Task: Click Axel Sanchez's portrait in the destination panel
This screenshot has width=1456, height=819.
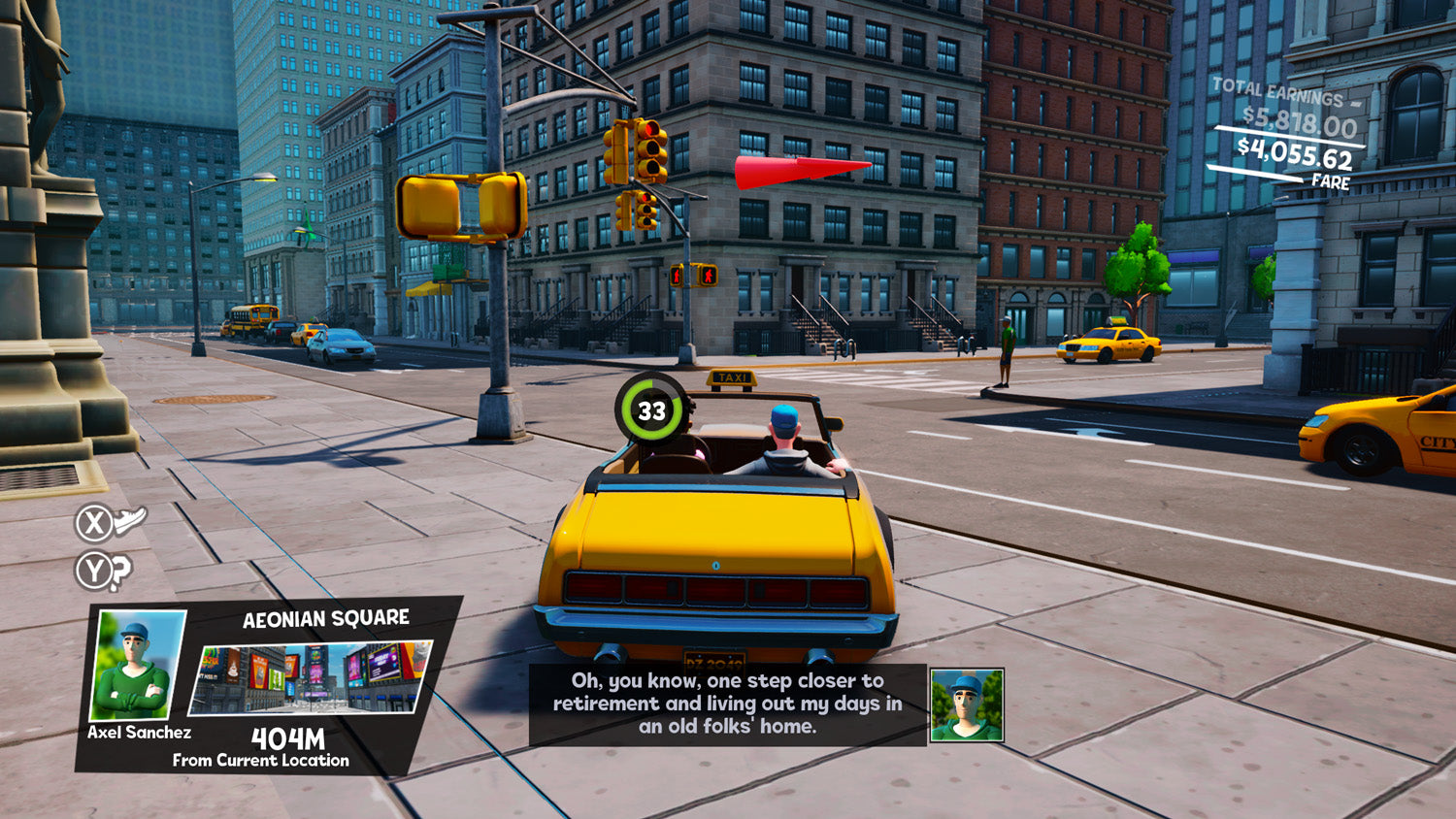Action: (x=136, y=665)
